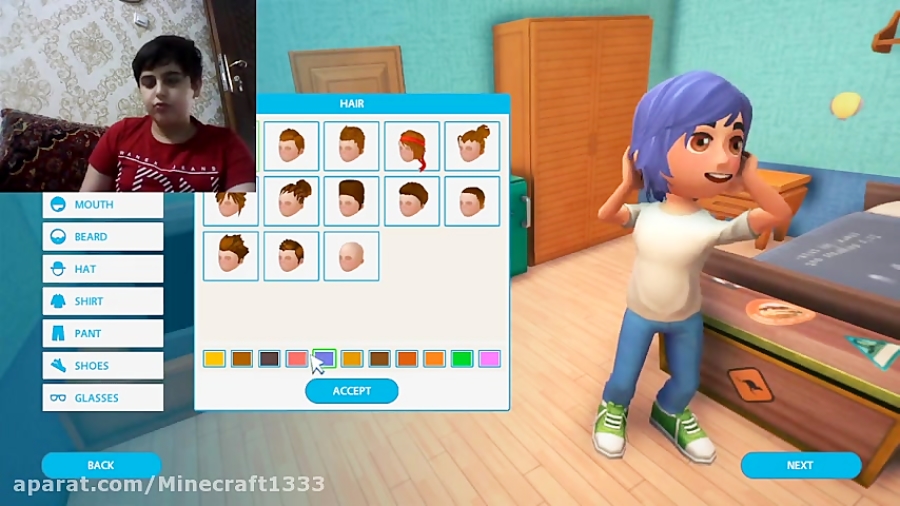Pick the pink-violet hair color swatch
This screenshot has width=900, height=506.
pyautogui.click(x=489, y=358)
